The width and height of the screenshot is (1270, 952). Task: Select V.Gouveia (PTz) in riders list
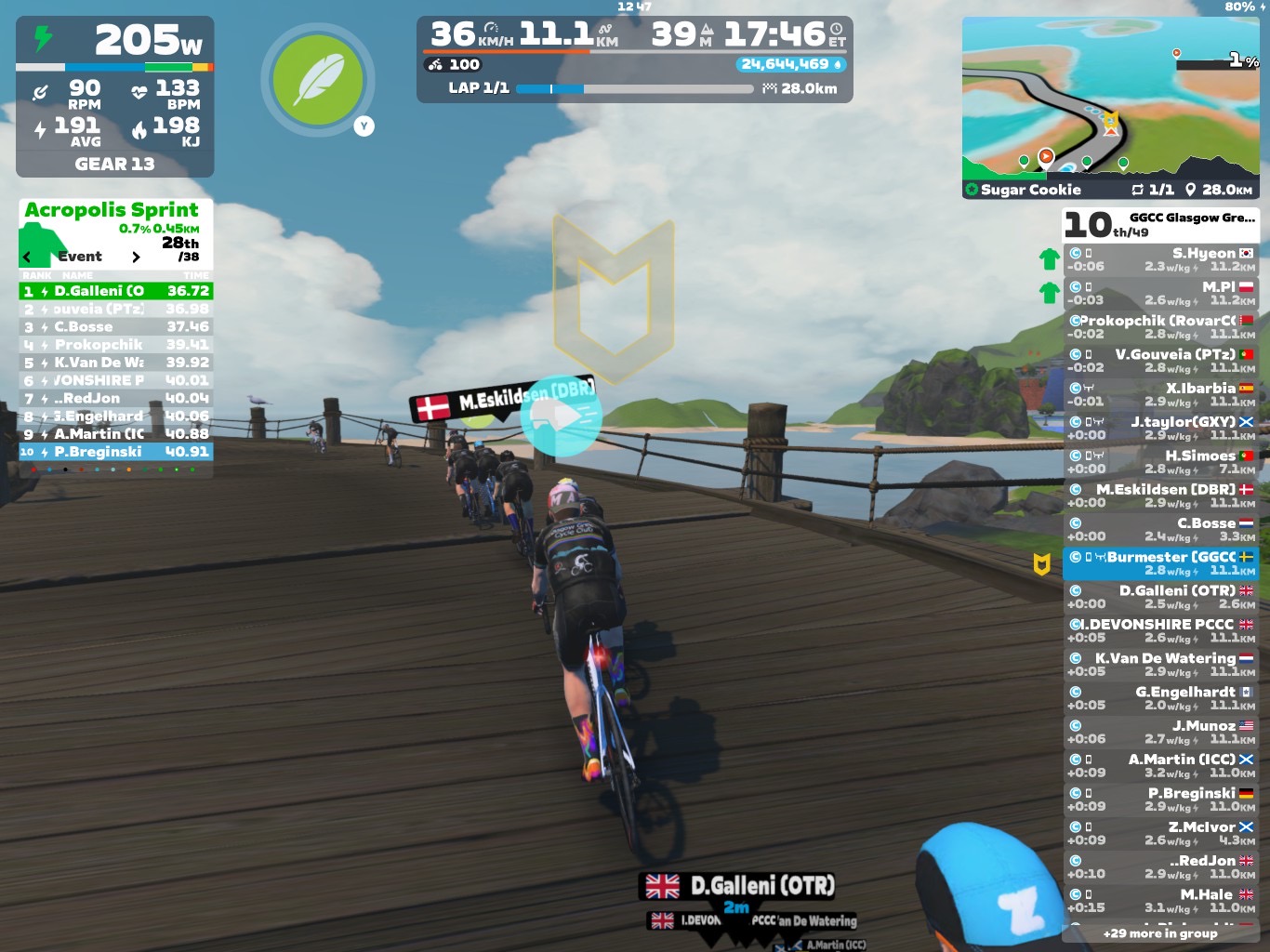click(1160, 361)
